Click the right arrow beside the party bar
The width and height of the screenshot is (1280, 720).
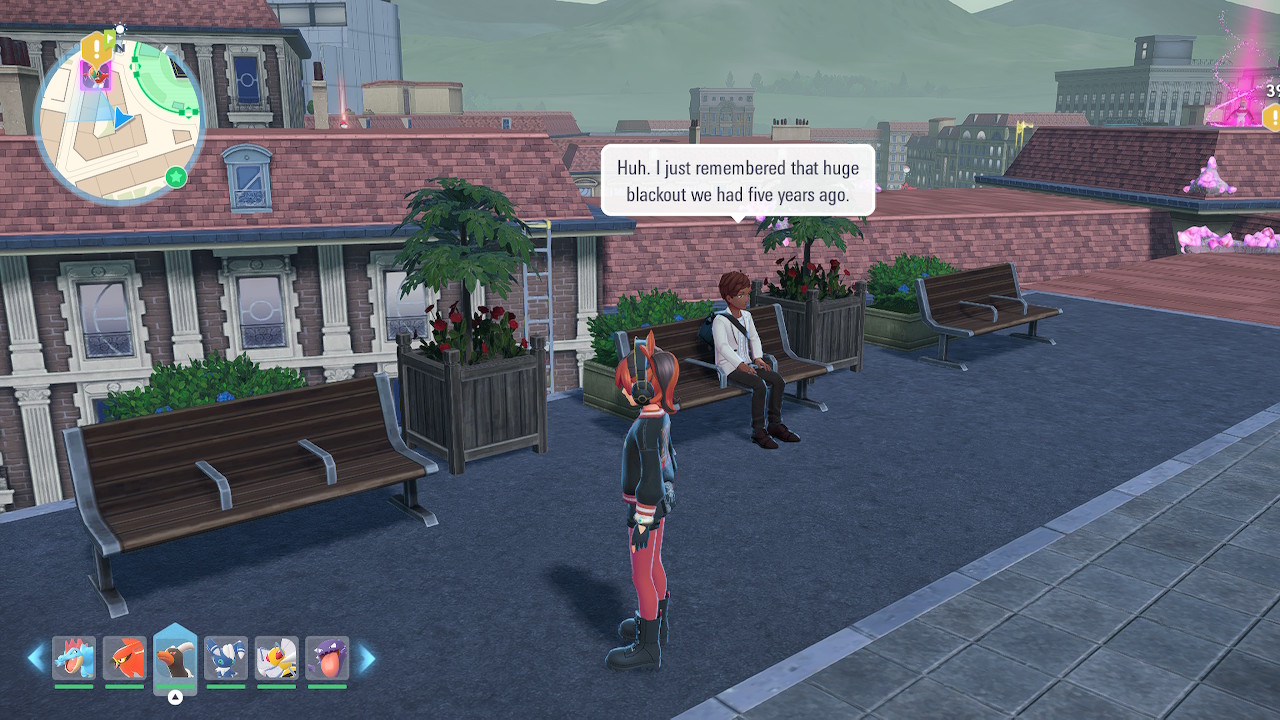point(367,658)
